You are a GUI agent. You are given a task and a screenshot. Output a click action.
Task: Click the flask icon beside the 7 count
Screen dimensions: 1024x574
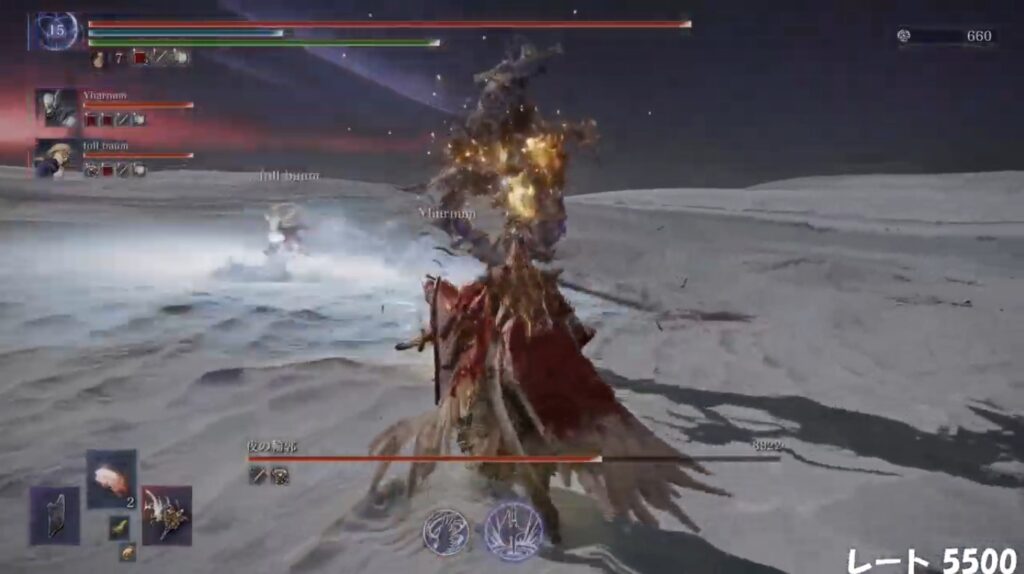99,58
